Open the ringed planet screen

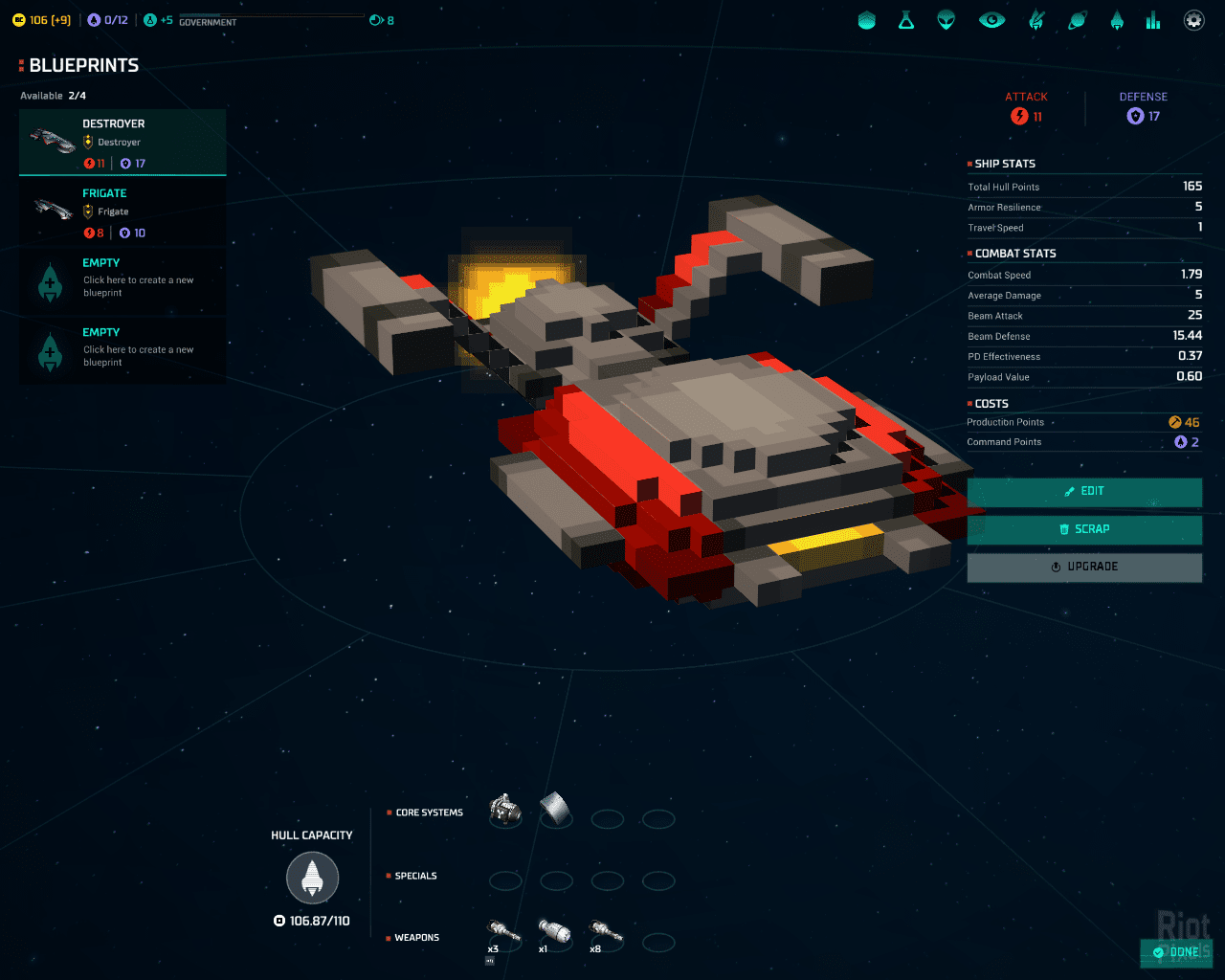pos(1078,20)
